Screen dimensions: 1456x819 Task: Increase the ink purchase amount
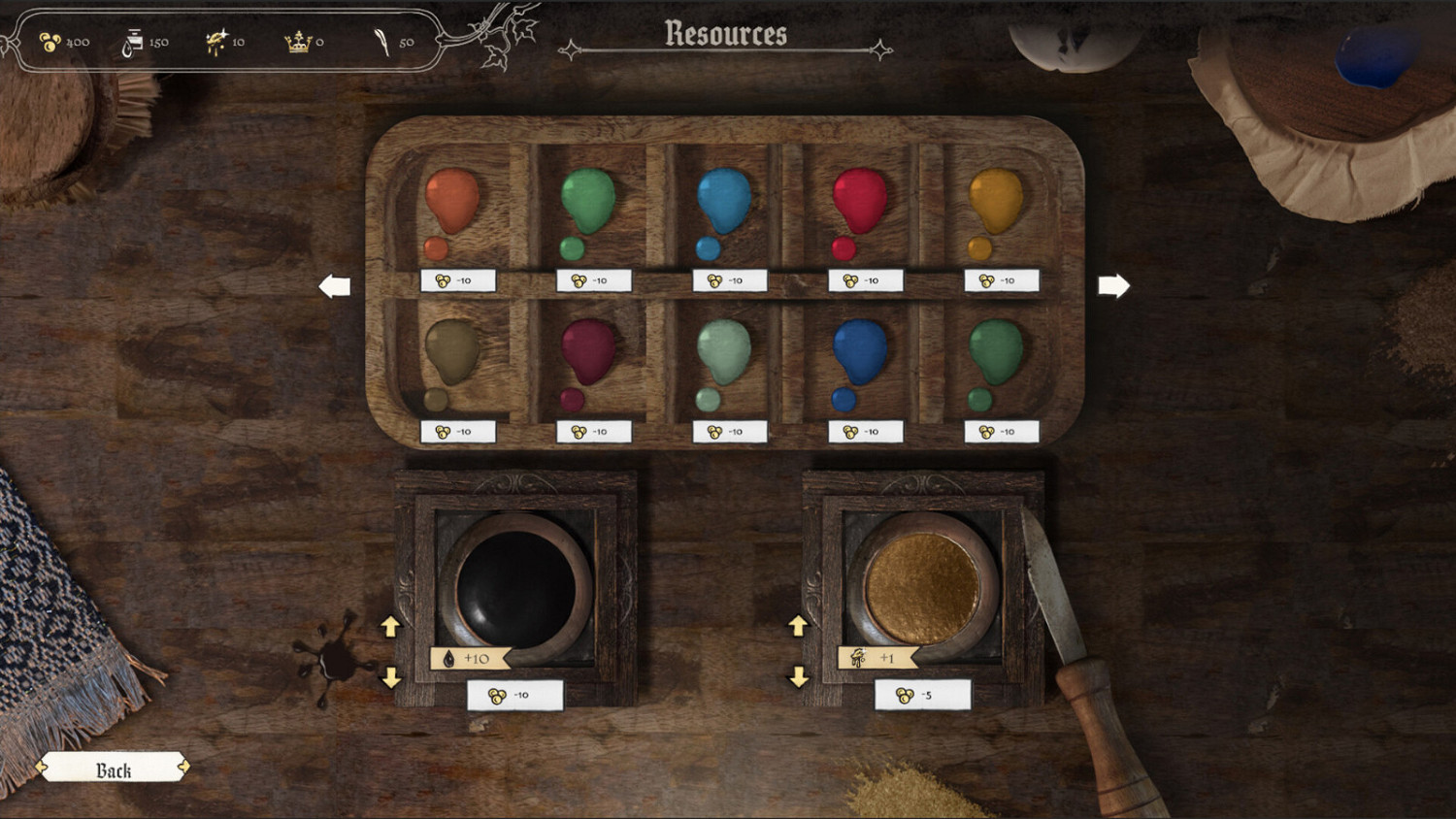393,627
